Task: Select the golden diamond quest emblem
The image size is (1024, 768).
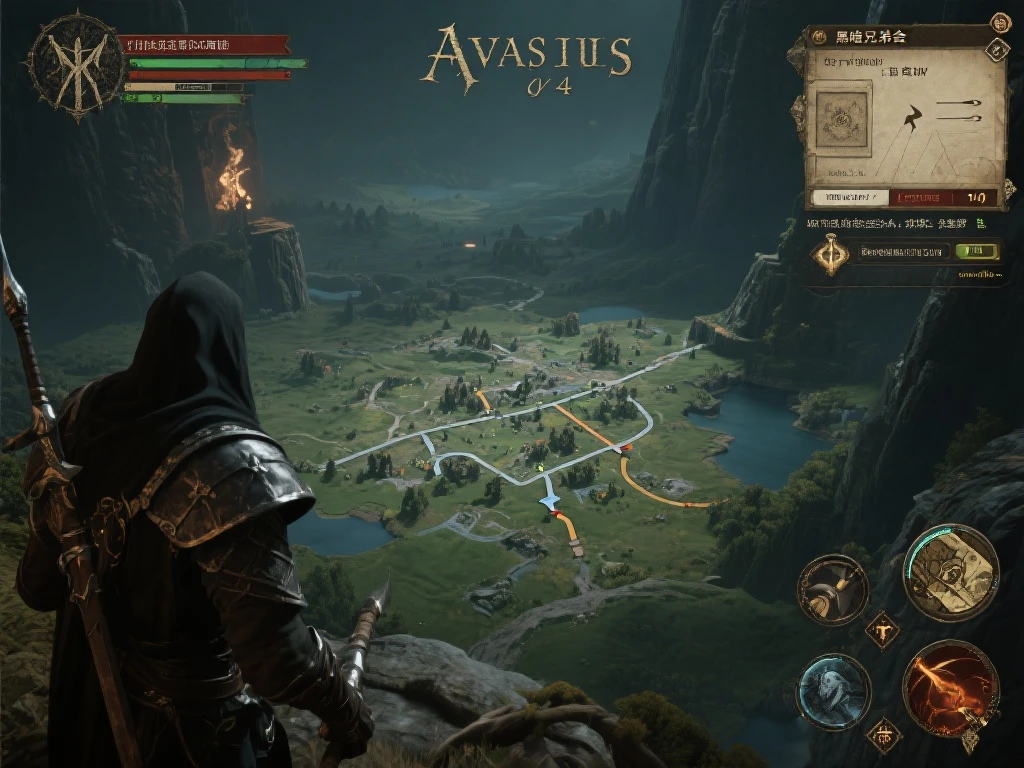Action: click(x=831, y=253)
